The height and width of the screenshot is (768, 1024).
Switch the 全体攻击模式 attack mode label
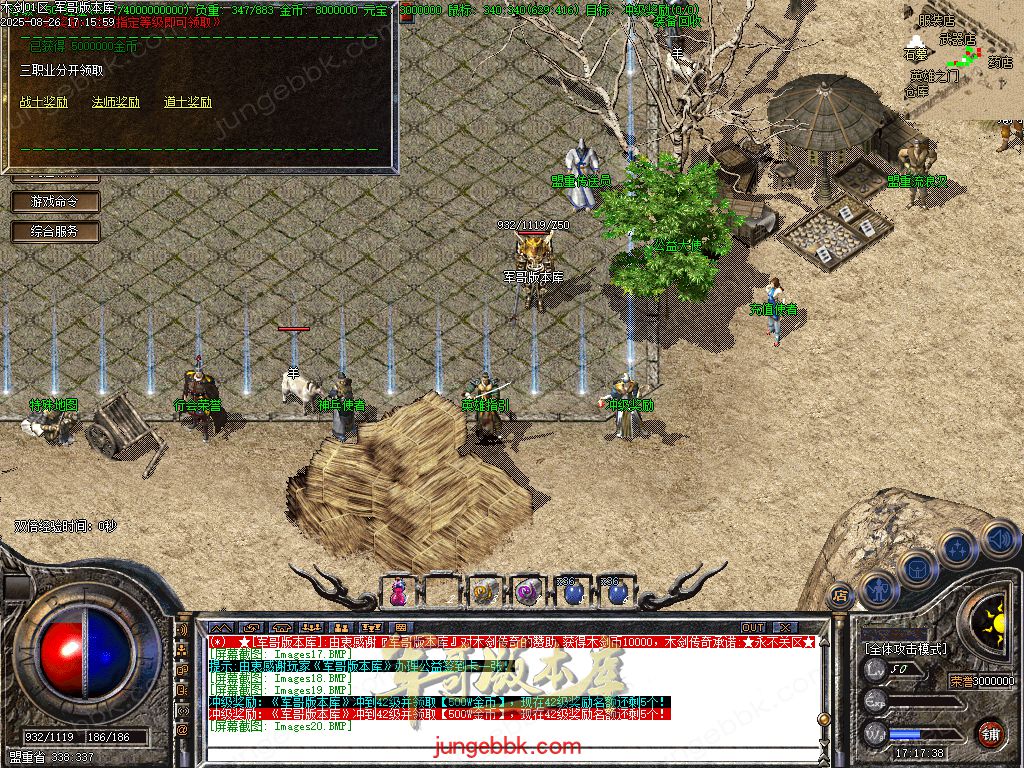(906, 648)
